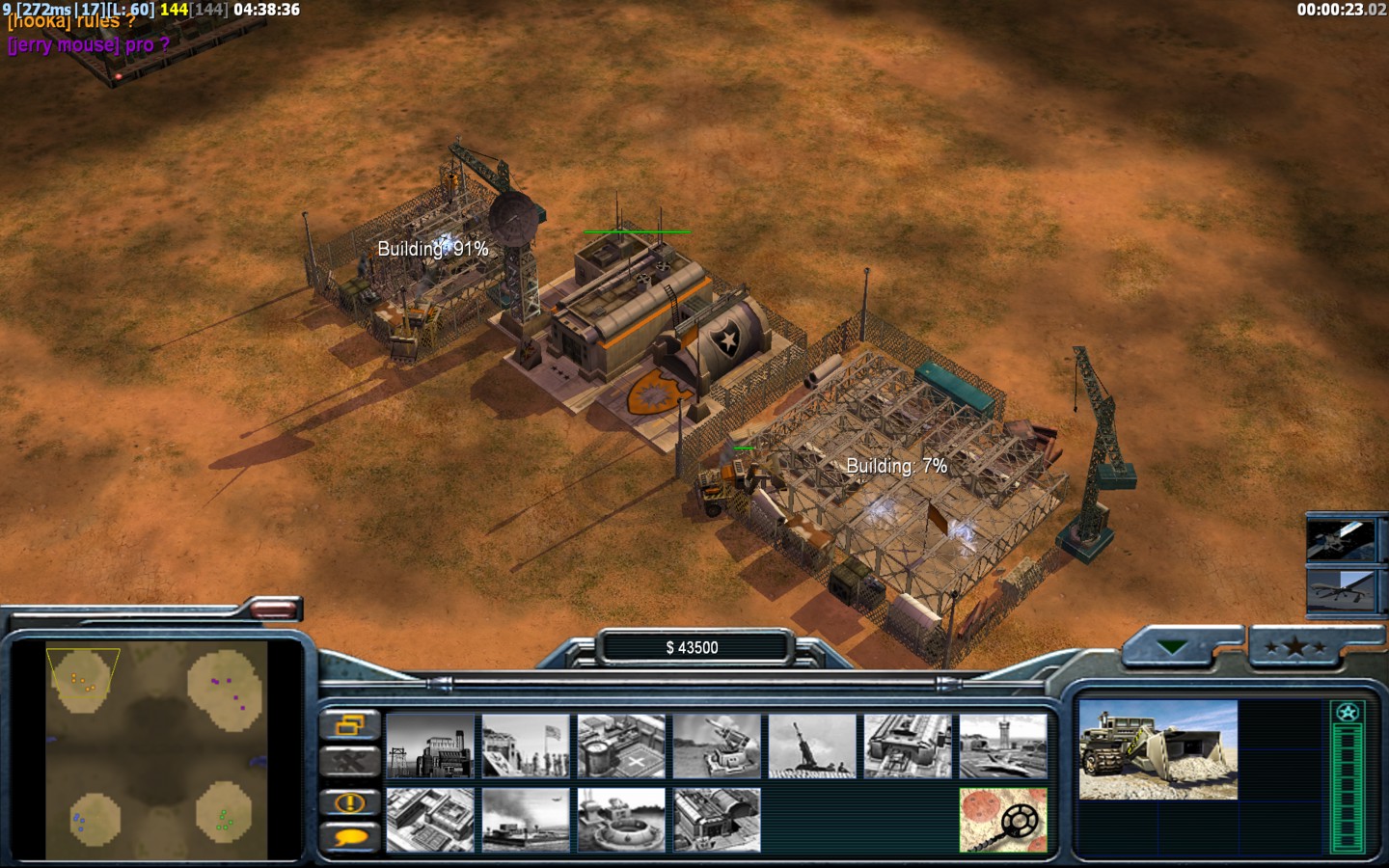Open the speech bubble communicator
The image size is (1389, 868).
pos(349,837)
